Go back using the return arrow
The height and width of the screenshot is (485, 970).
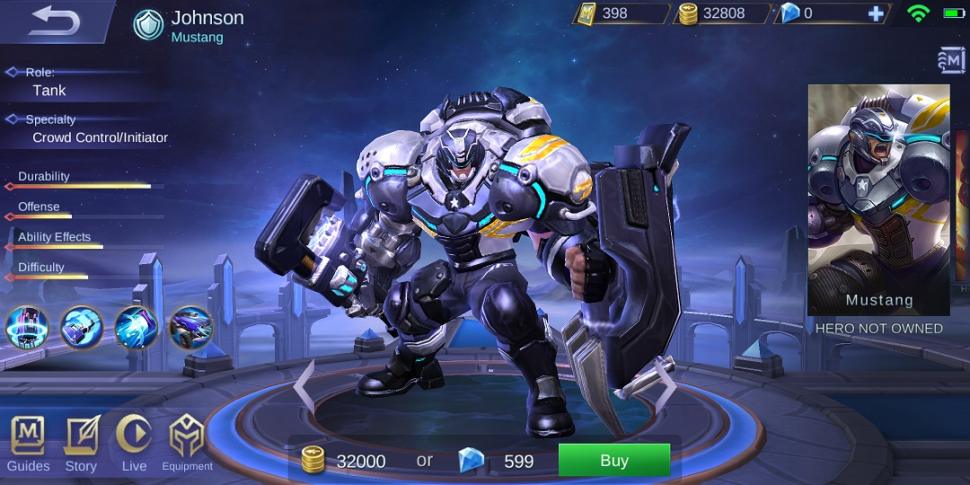(54, 21)
